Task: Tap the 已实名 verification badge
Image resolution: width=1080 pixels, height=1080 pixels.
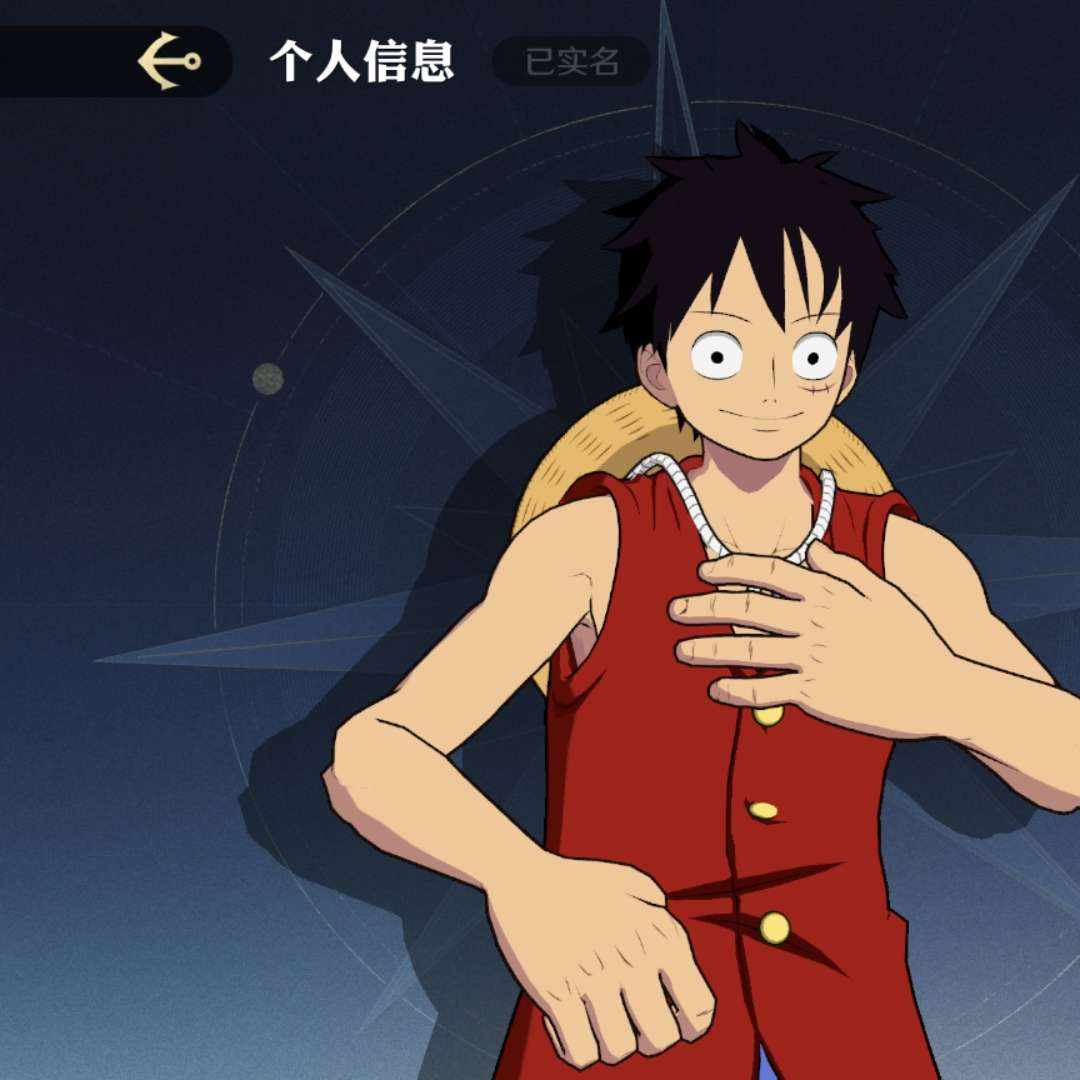Action: point(572,62)
